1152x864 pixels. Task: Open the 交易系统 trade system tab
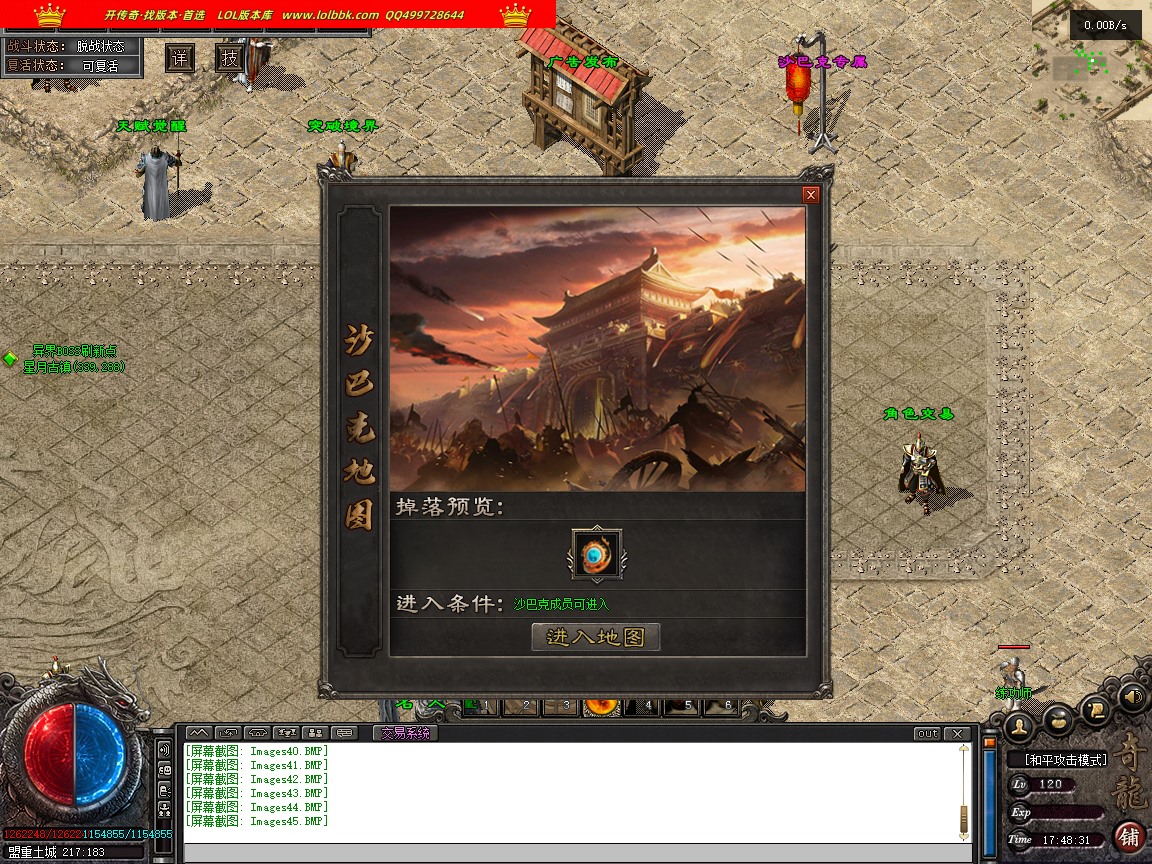tap(405, 733)
